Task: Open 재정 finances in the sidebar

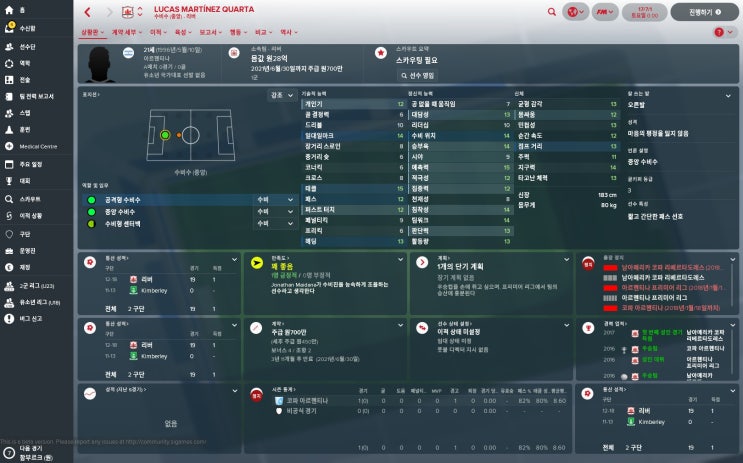Action: point(24,267)
